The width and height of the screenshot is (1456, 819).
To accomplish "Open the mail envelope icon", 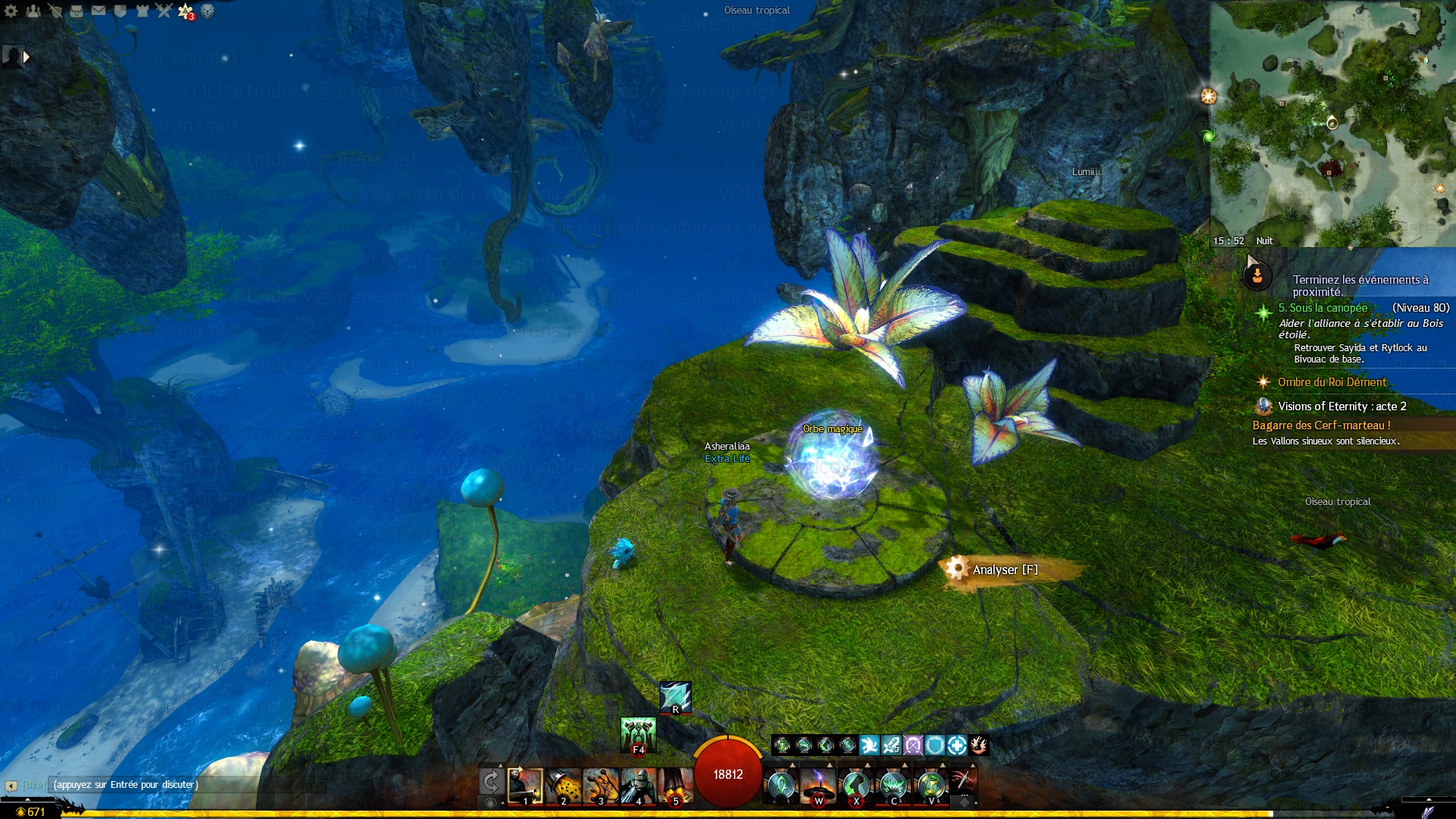I will pos(99,11).
